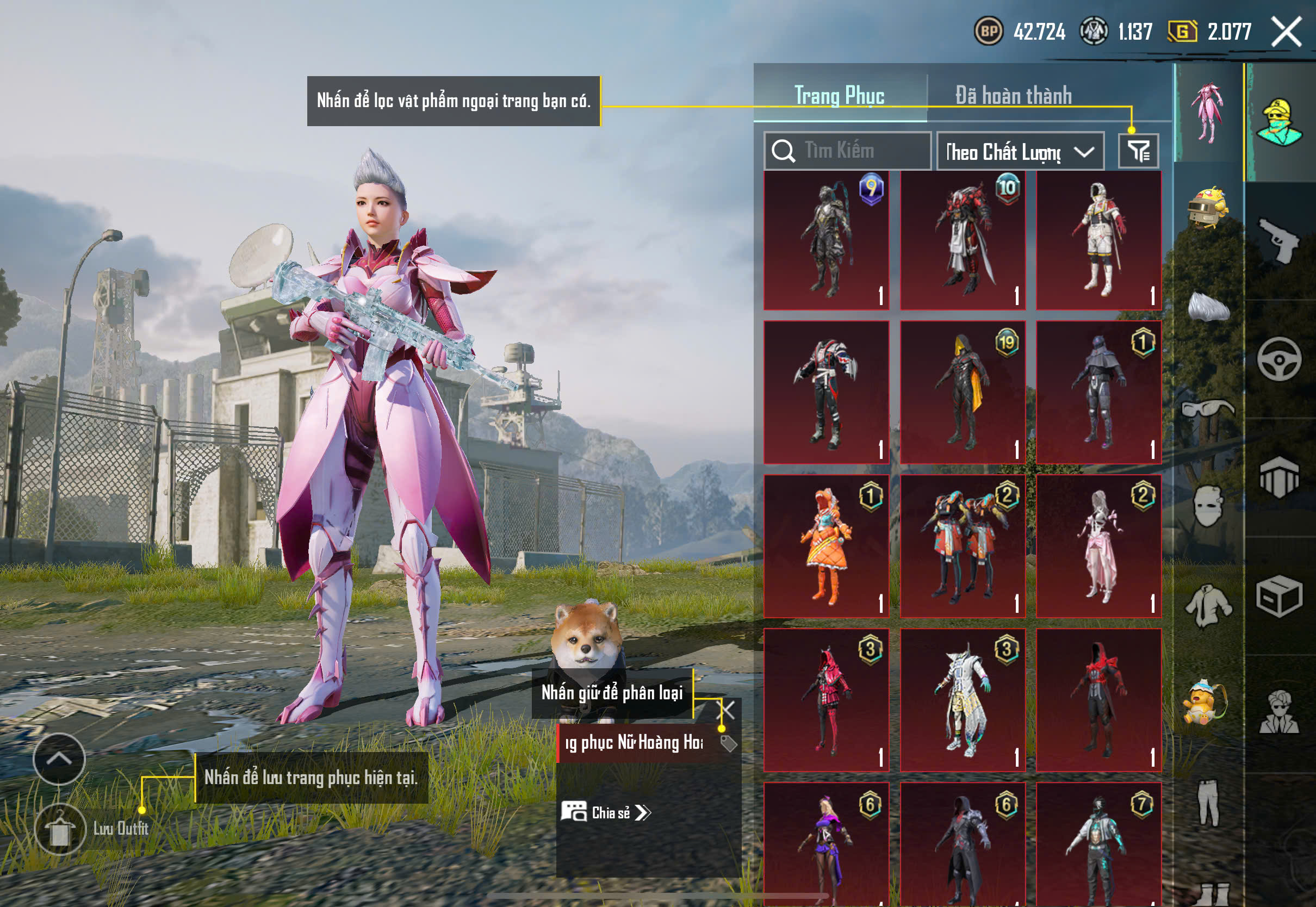The height and width of the screenshot is (907, 1316).
Task: Open the Theo Chất Lượng sort dropdown
Action: coord(1020,152)
